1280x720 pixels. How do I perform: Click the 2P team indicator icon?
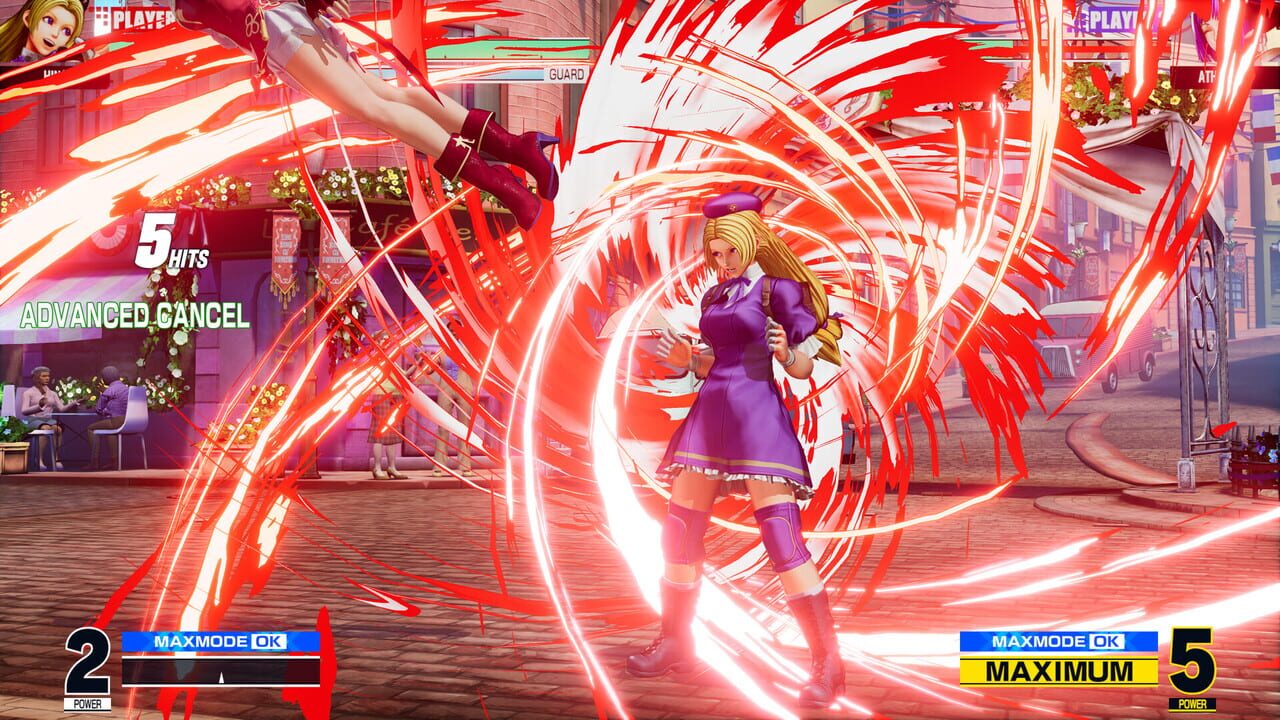tap(1078, 20)
